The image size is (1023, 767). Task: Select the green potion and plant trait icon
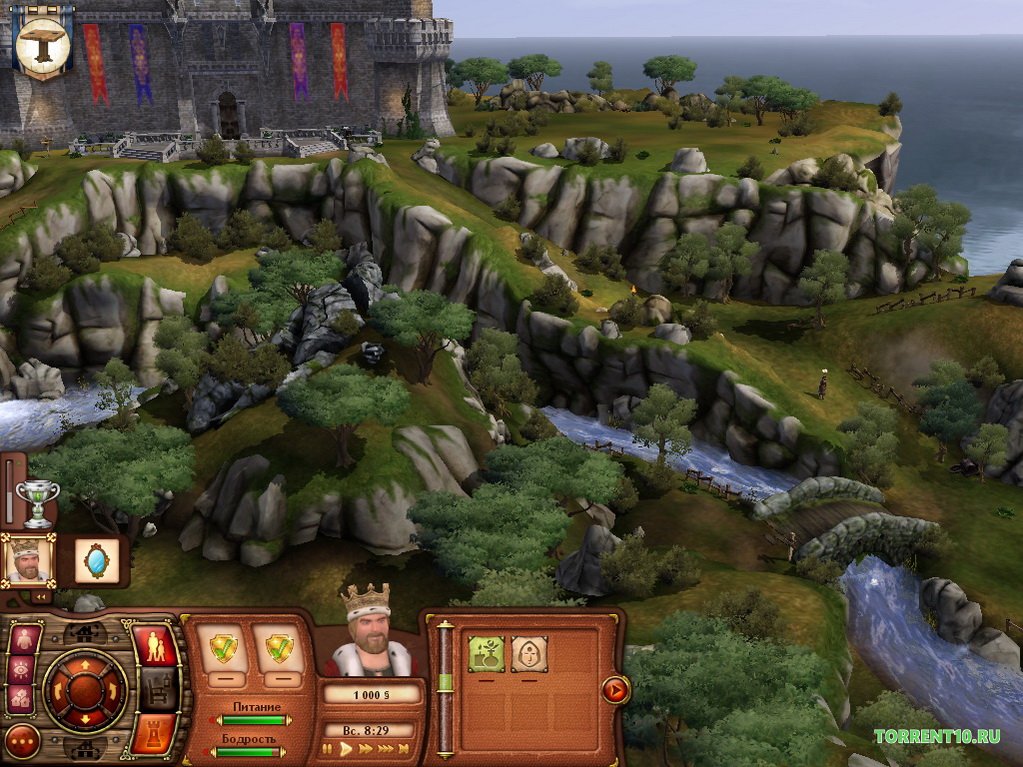(x=486, y=654)
